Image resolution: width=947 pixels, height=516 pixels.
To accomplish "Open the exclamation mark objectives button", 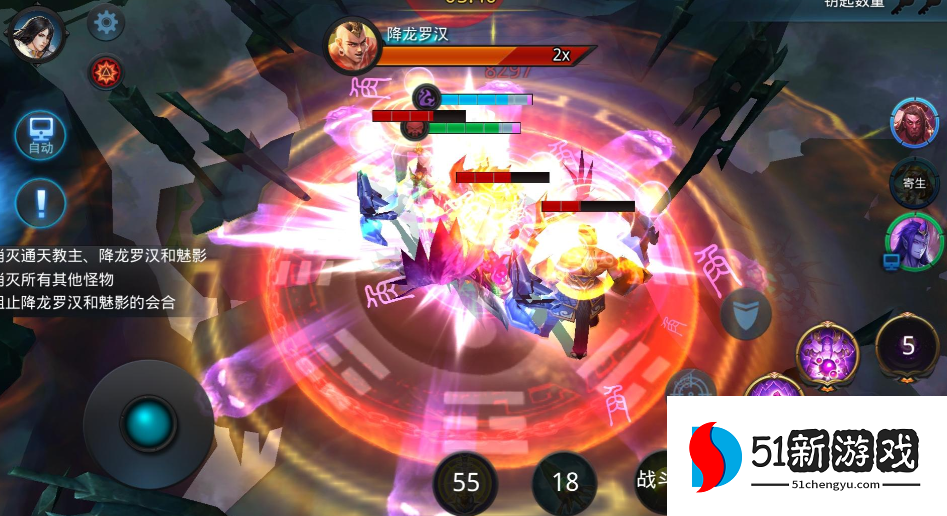I will click(41, 202).
